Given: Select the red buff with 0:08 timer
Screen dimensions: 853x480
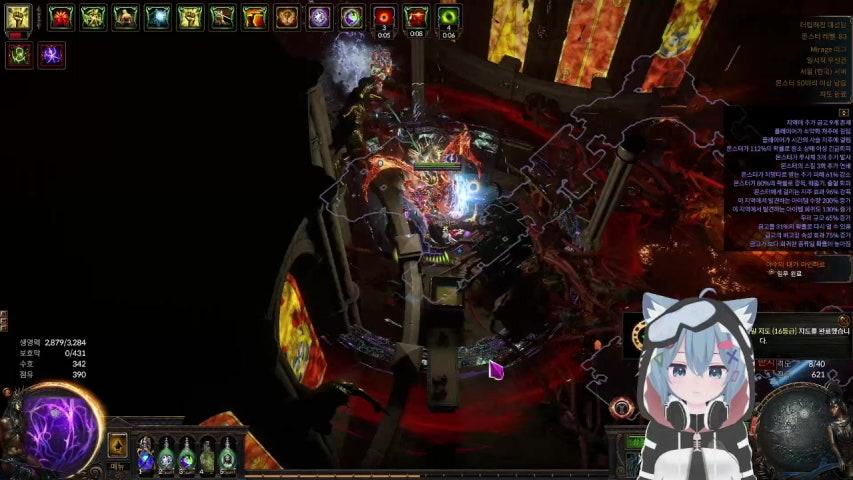Looking at the screenshot, I should (417, 17).
